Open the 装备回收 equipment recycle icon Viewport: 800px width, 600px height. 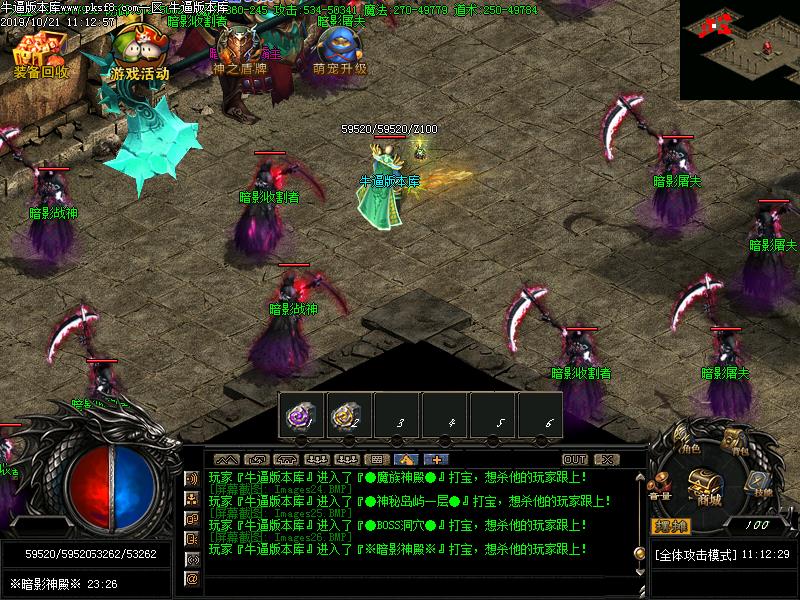click(x=41, y=55)
